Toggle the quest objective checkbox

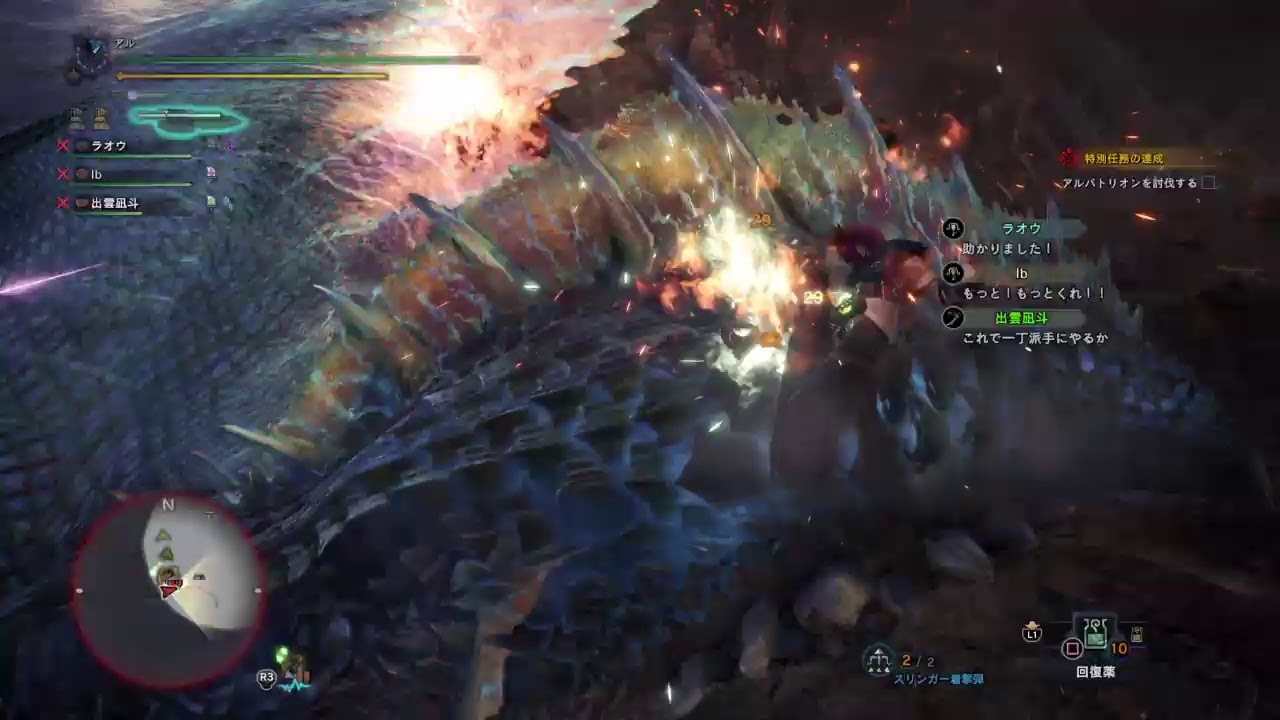pos(1209,183)
